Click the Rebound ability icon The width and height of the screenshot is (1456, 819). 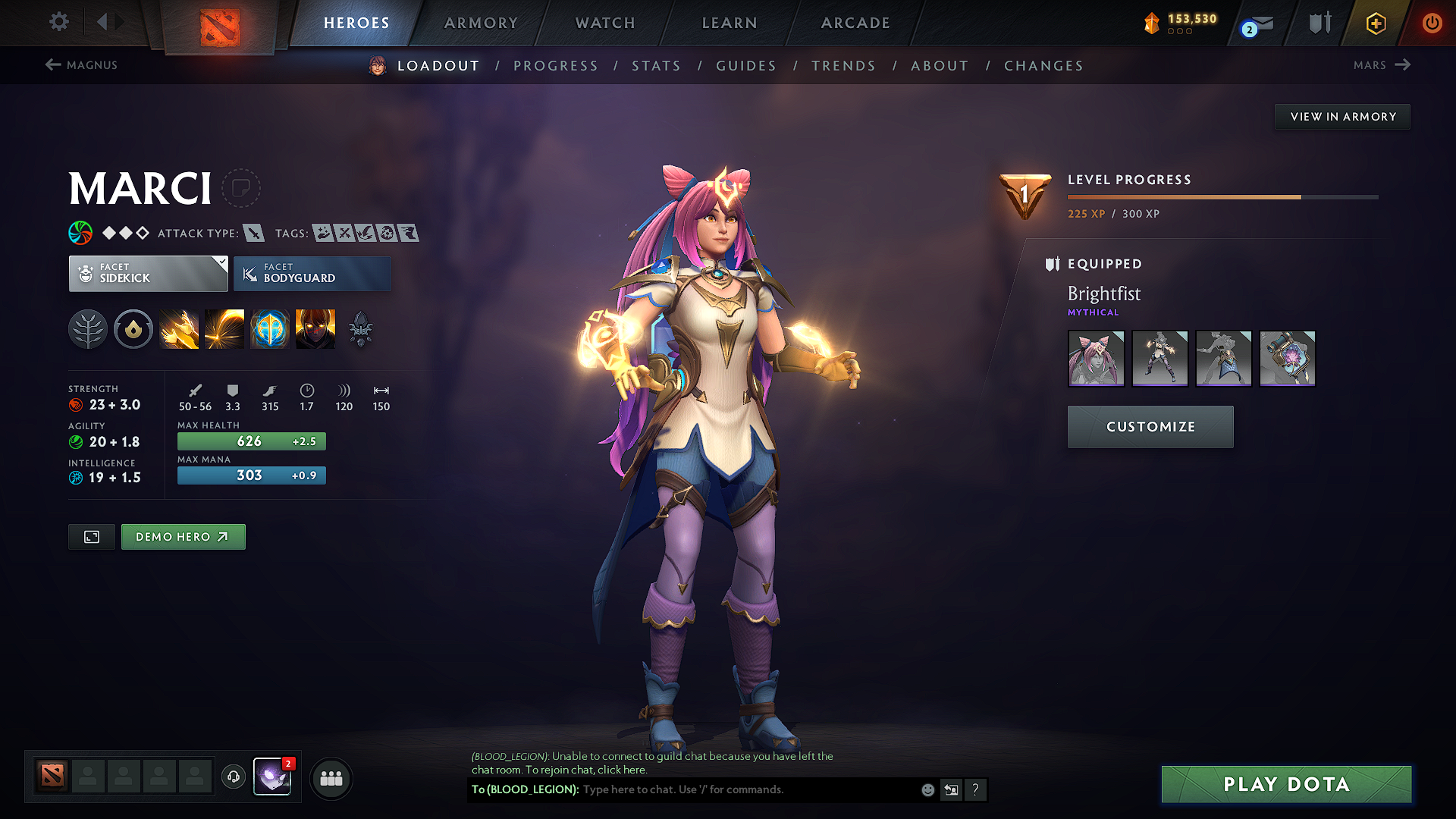(224, 328)
